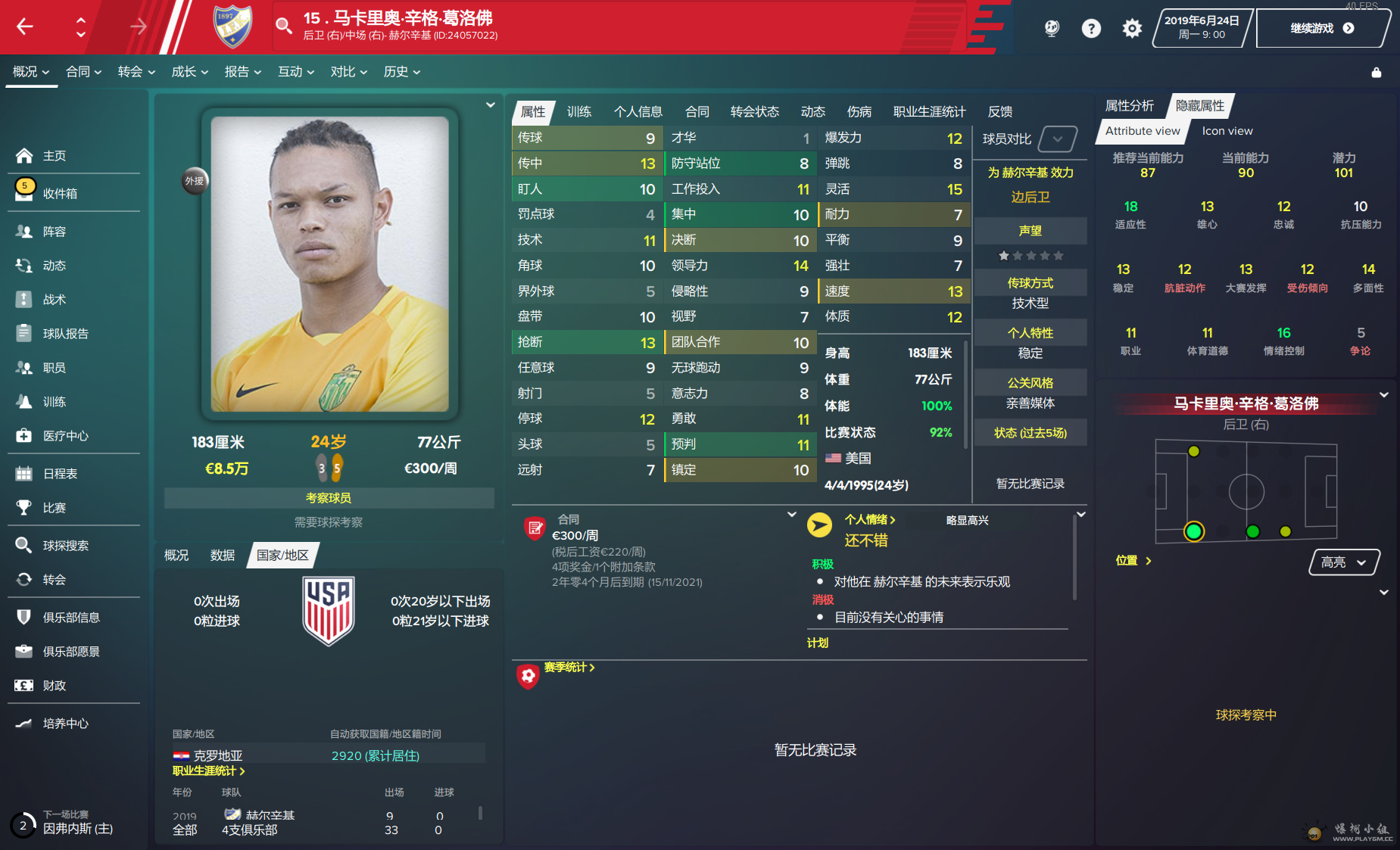Go back with the left arrow
This screenshot has width=1400, height=850.
[25, 27]
